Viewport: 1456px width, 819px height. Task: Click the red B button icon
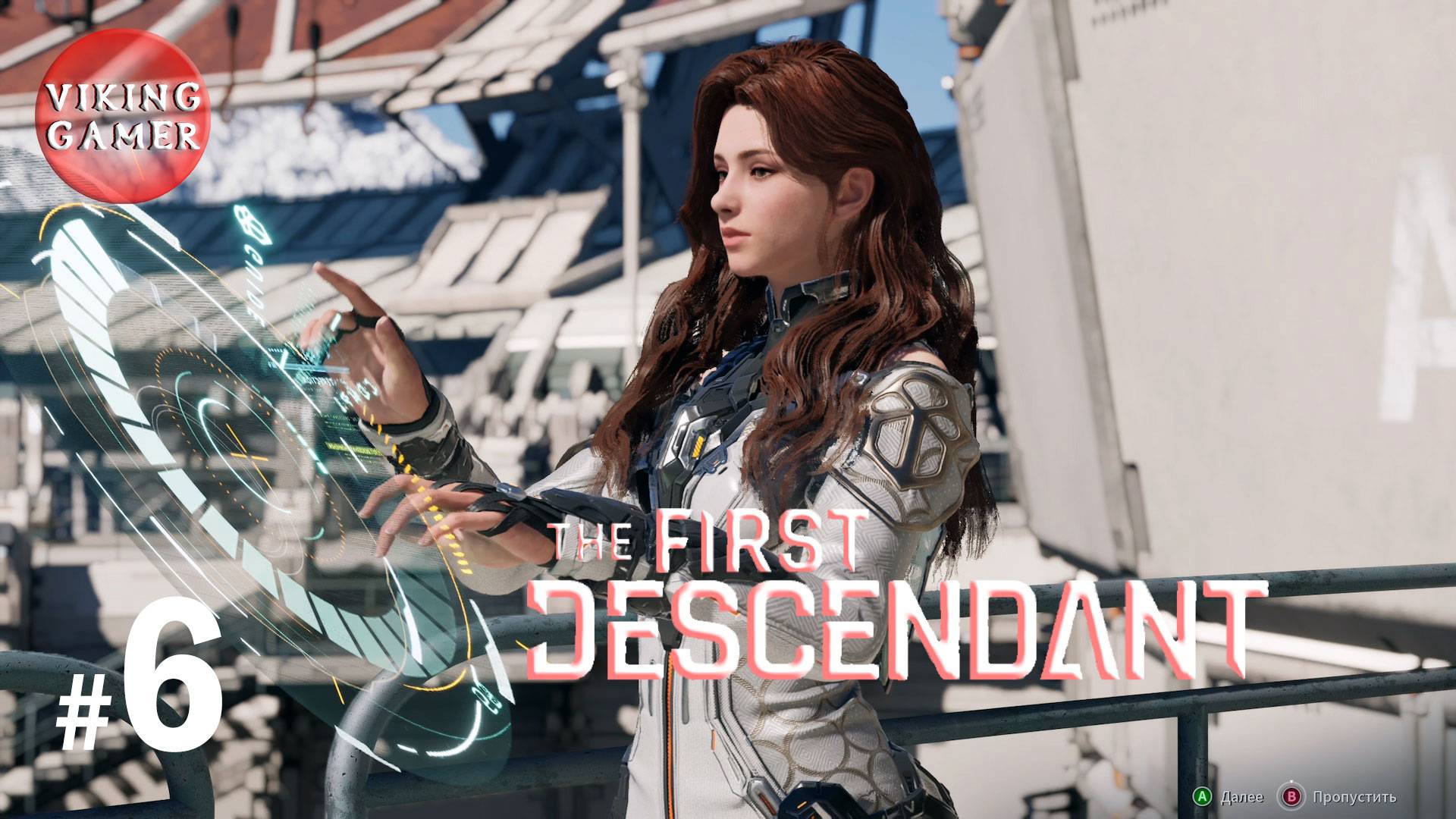click(1291, 796)
